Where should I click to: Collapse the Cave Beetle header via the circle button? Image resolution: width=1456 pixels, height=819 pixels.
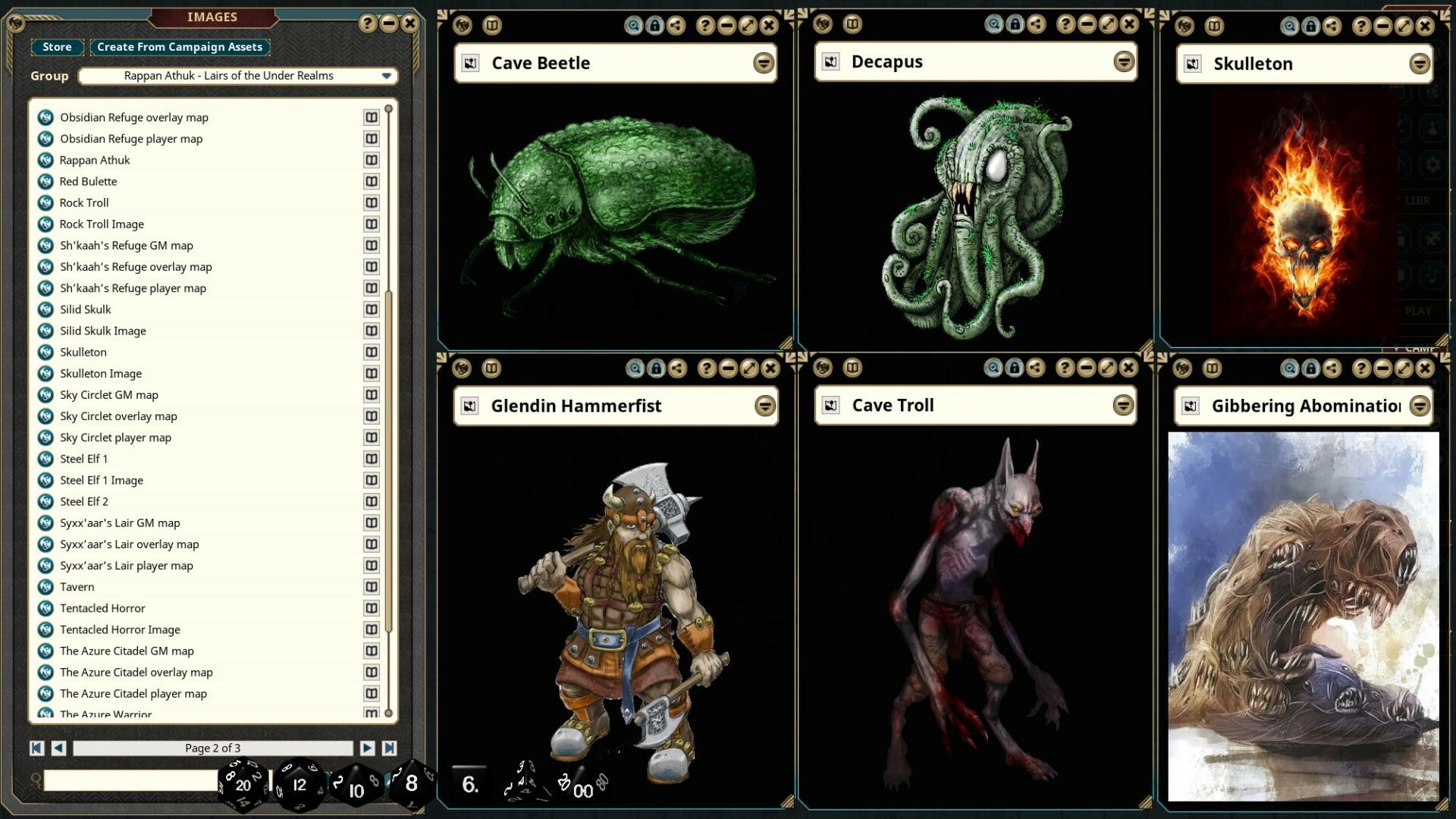[x=764, y=63]
